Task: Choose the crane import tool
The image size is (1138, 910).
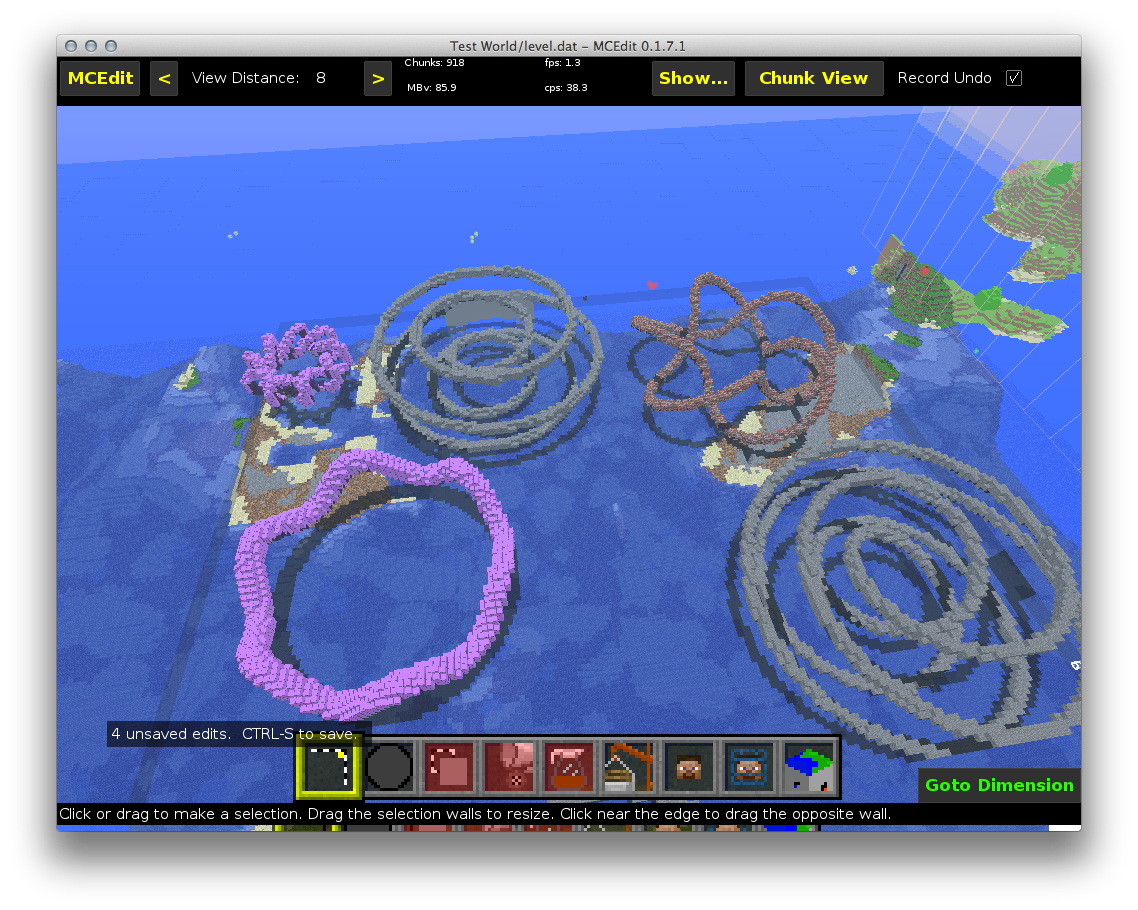Action: point(629,769)
